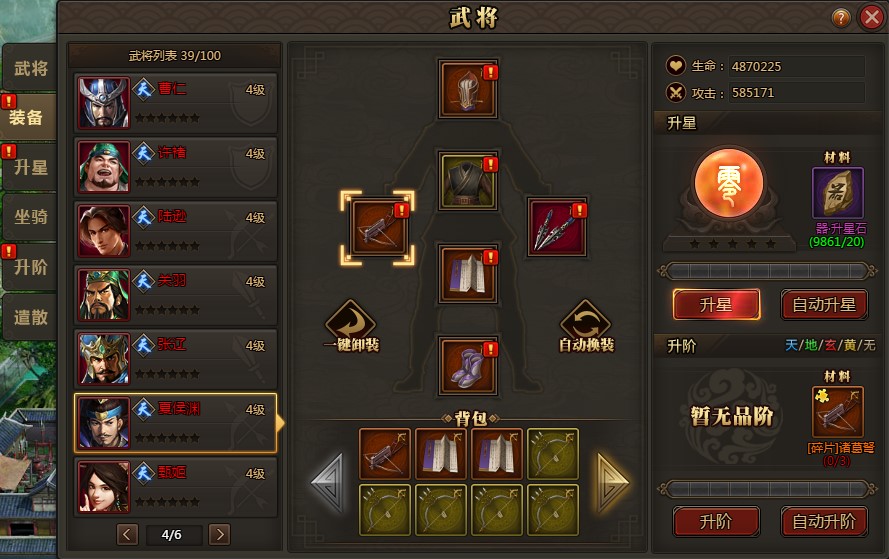Image resolution: width=889 pixels, height=559 pixels.
Task: Click the 自动升阶 button
Action: point(824,521)
